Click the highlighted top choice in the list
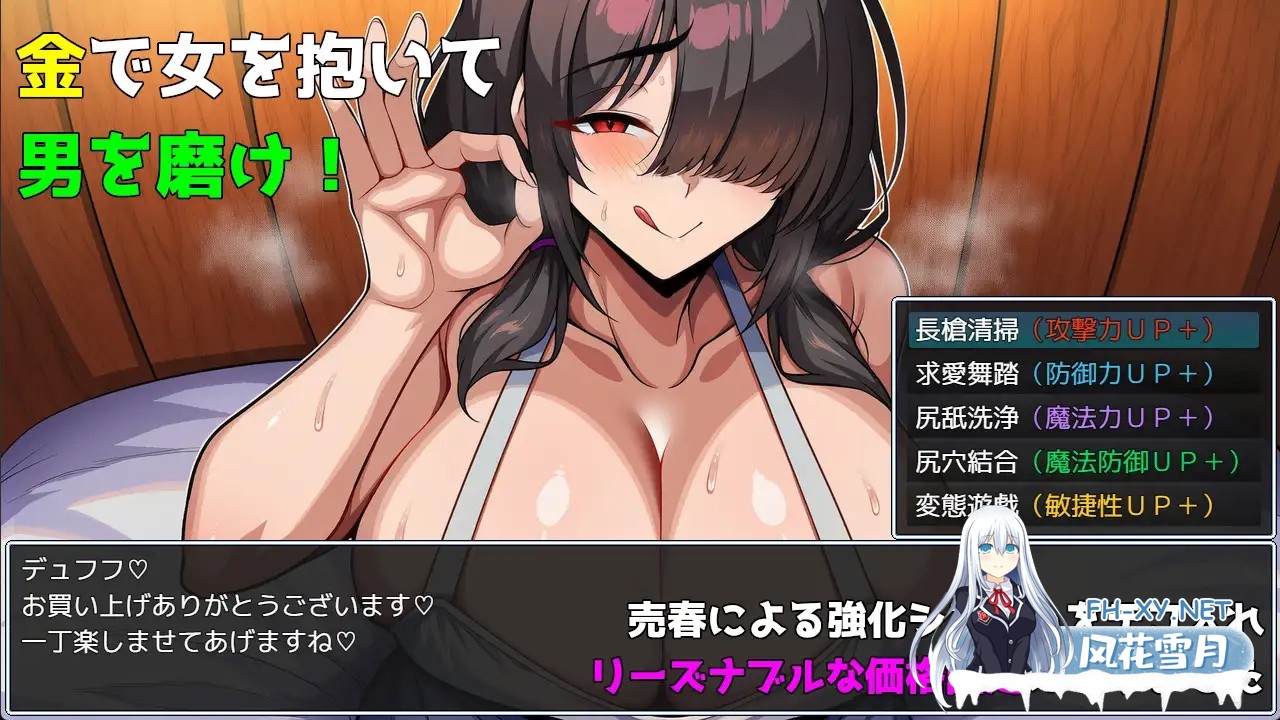1280x720 pixels. [1070, 329]
